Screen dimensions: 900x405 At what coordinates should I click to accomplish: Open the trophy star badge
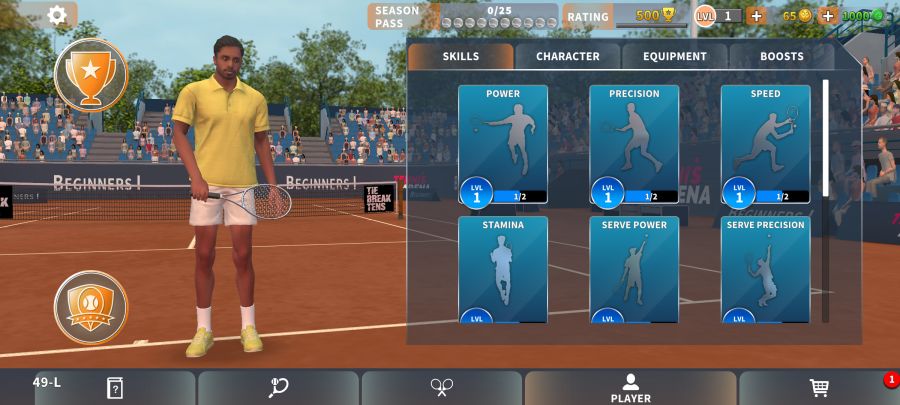point(91,73)
